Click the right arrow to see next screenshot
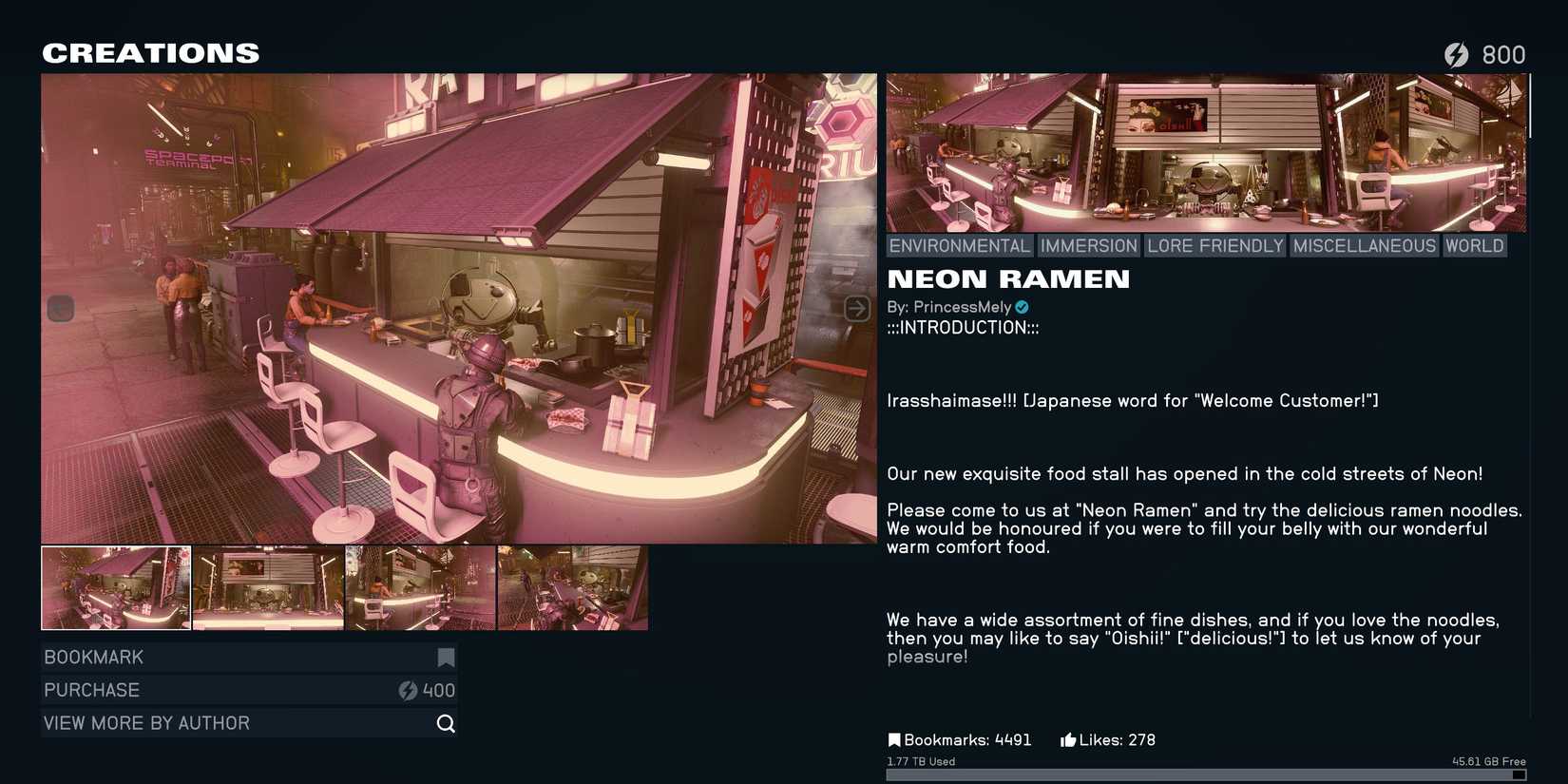Screen dimensions: 1568x784 (x=858, y=308)
